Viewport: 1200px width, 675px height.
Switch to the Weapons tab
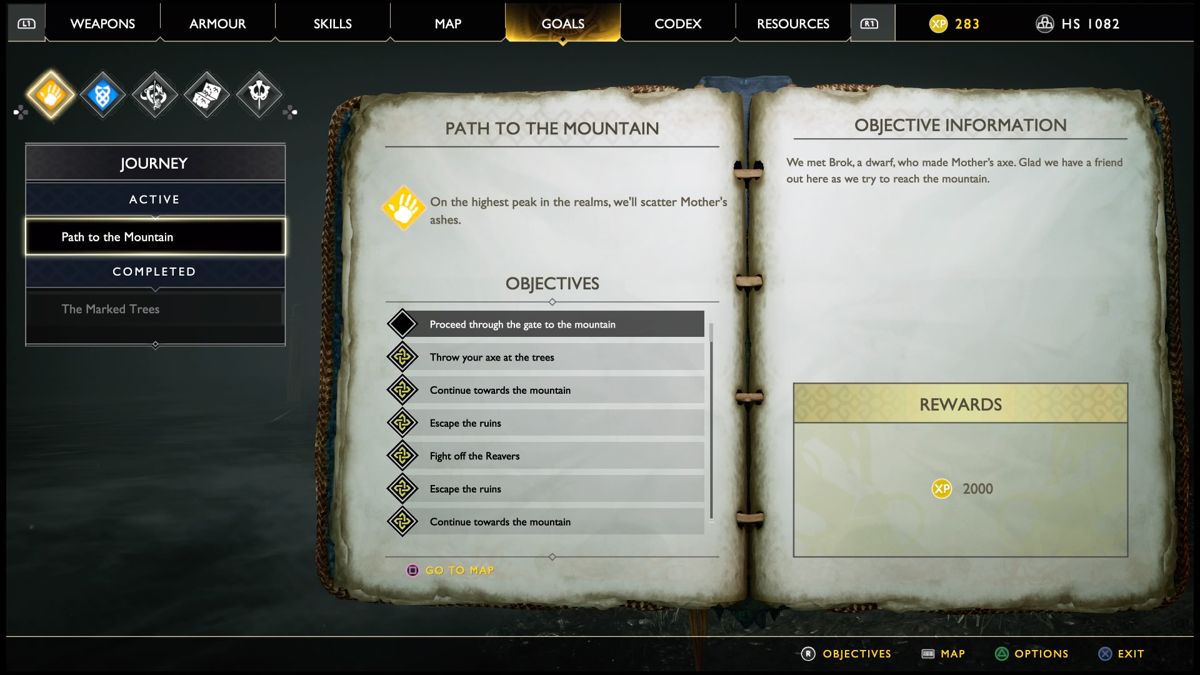(x=102, y=24)
